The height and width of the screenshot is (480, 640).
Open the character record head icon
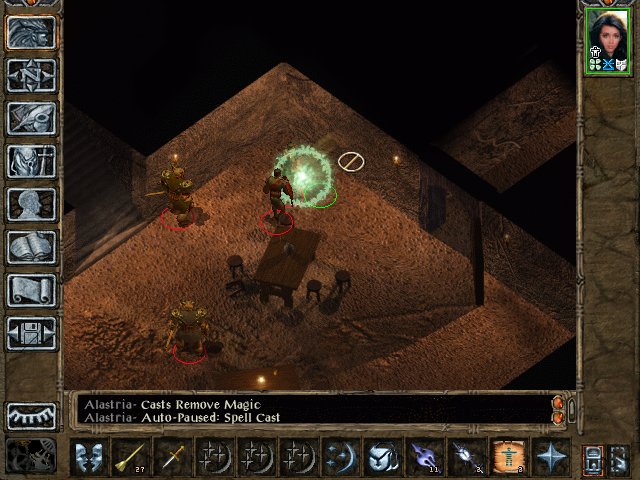coord(31,204)
